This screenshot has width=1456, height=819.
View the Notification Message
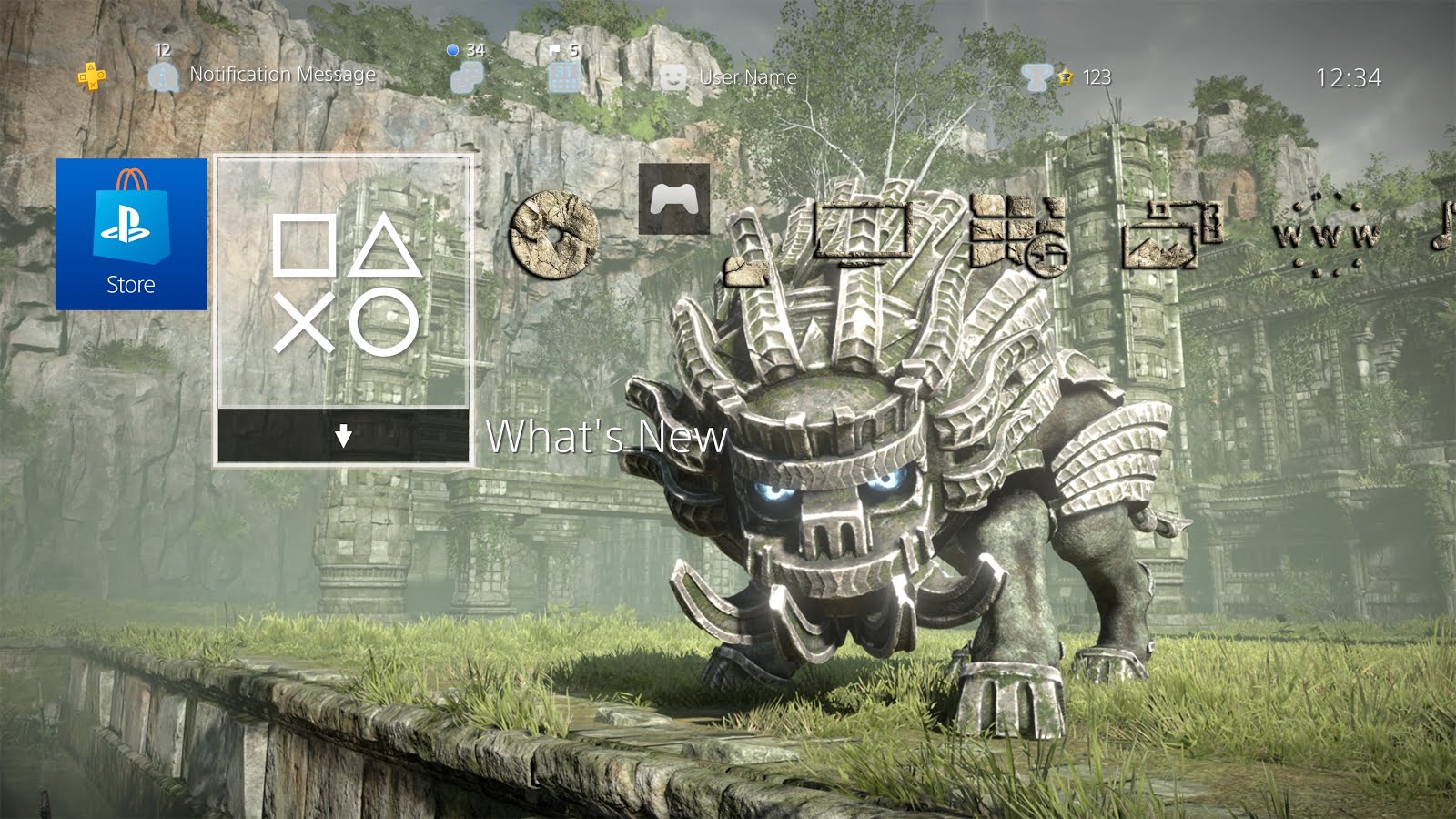[281, 75]
